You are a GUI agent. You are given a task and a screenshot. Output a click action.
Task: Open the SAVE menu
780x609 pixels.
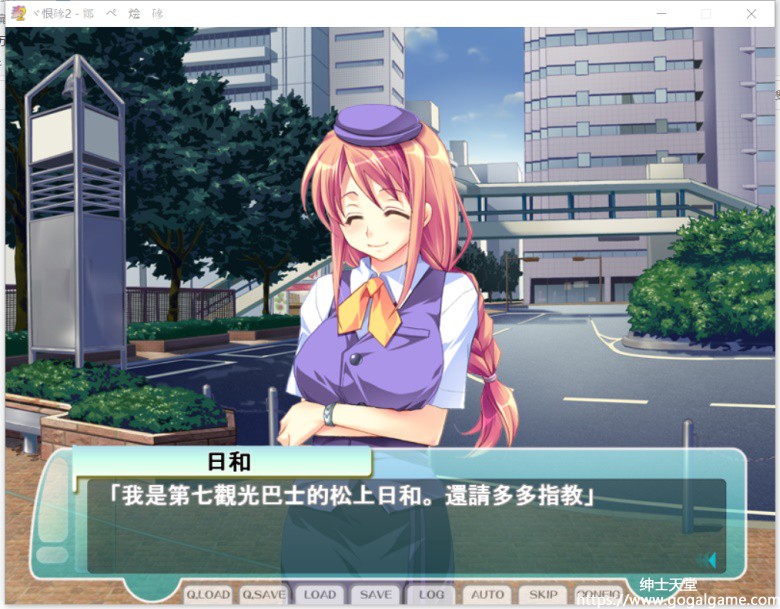pyautogui.click(x=376, y=594)
